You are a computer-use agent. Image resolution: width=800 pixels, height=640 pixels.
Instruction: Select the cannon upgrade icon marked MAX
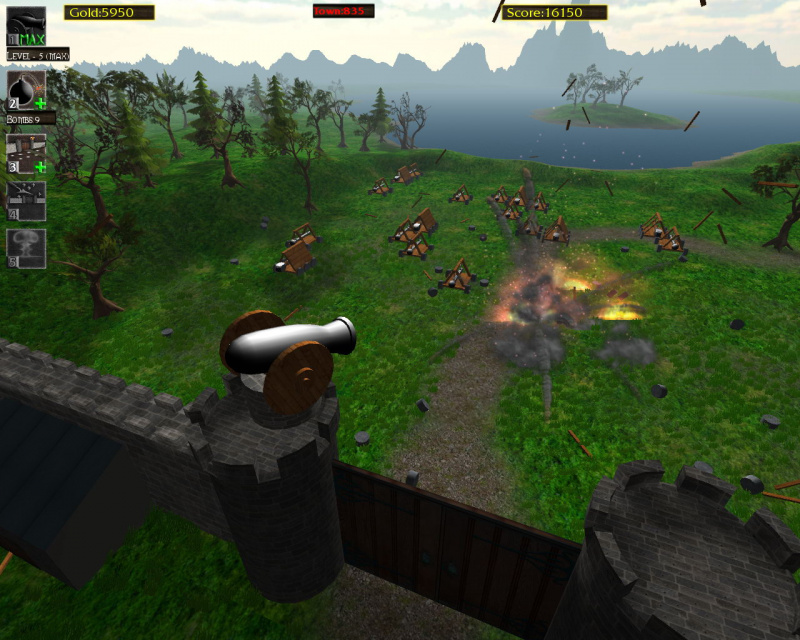coord(26,26)
